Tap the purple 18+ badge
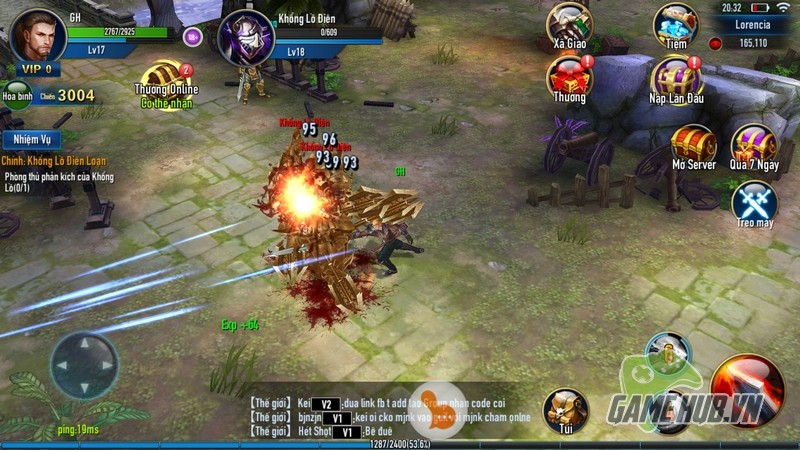 click(193, 37)
